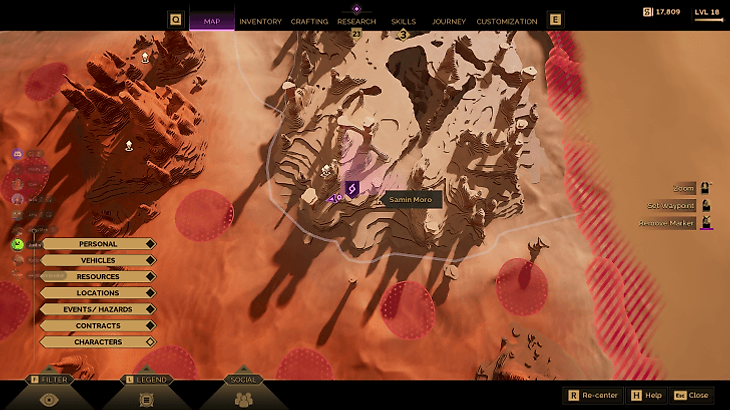Toggle the Locations filter
Screen dimensions: 730x410
click(98, 293)
